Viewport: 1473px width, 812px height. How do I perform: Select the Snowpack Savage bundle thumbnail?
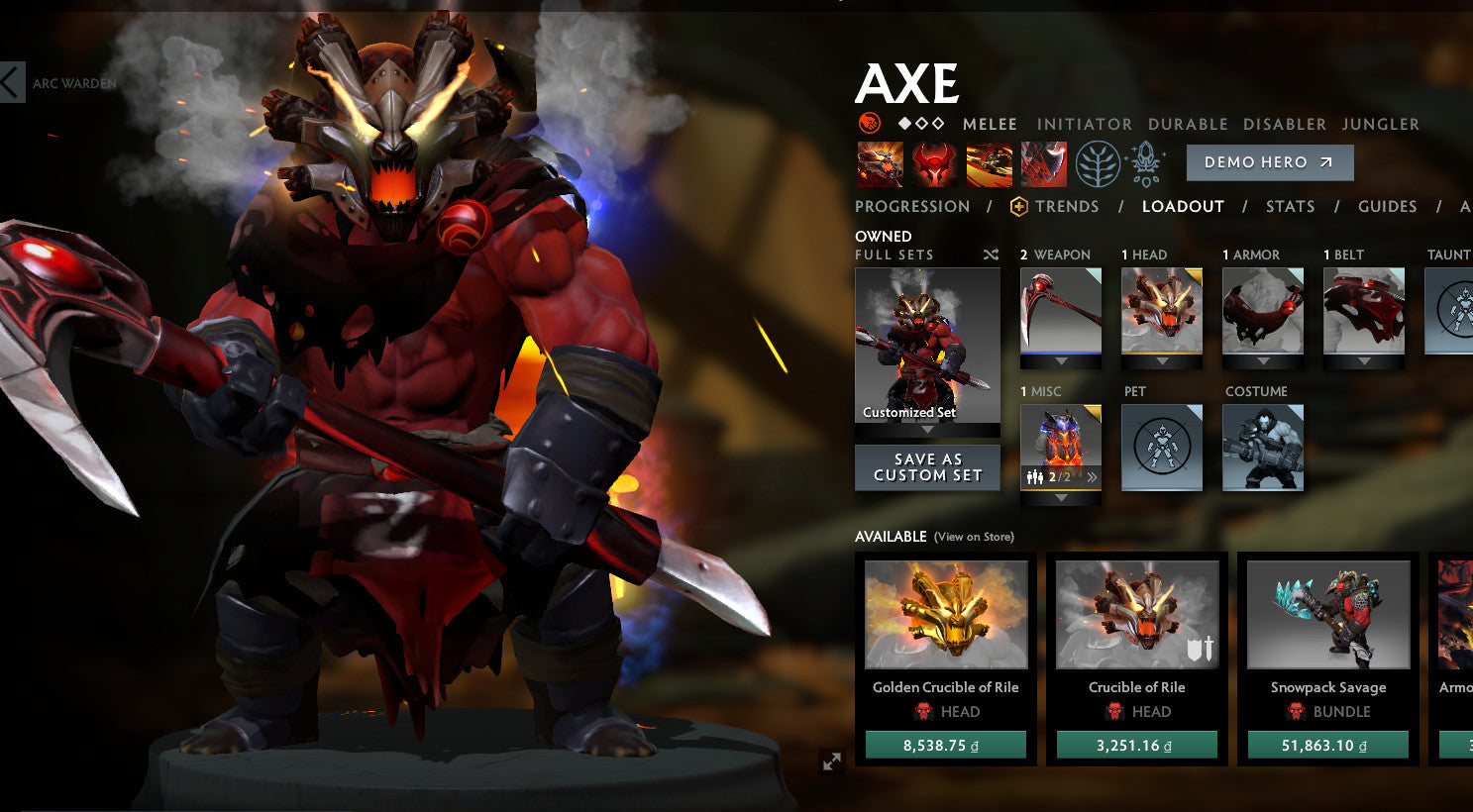coord(1326,614)
